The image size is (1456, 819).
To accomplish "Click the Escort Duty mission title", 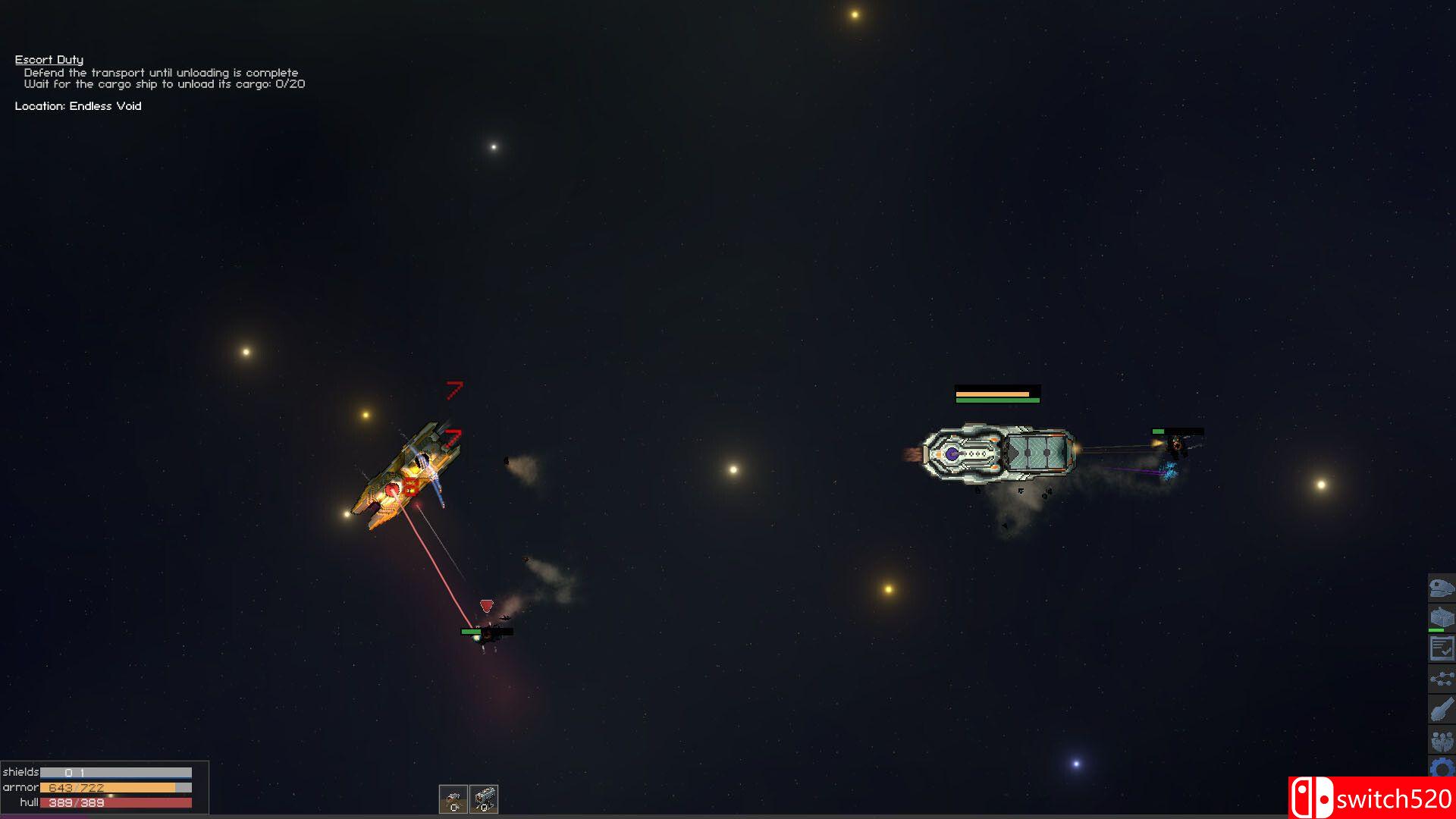I will pyautogui.click(x=49, y=59).
